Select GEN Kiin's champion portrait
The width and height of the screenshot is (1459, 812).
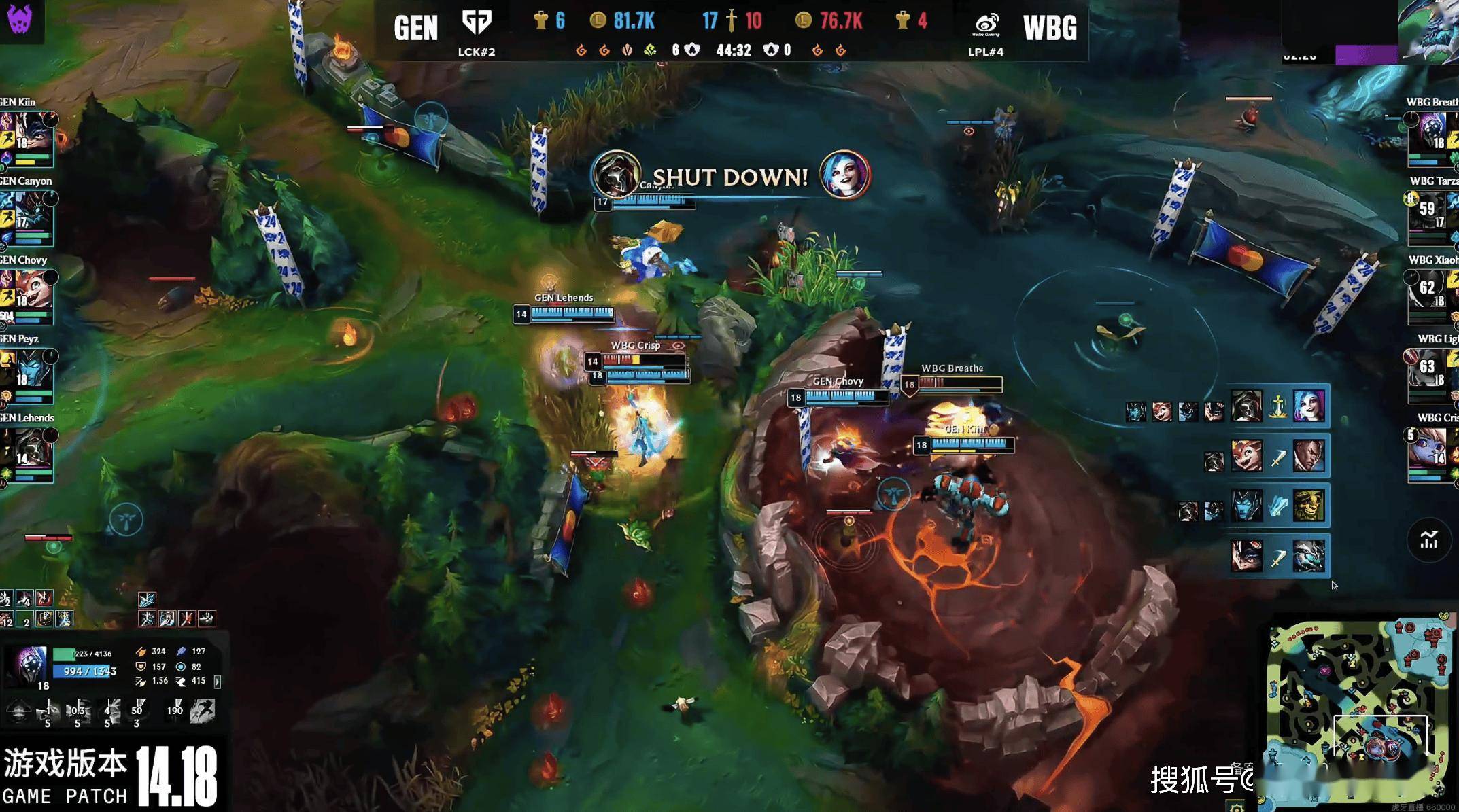(31, 135)
